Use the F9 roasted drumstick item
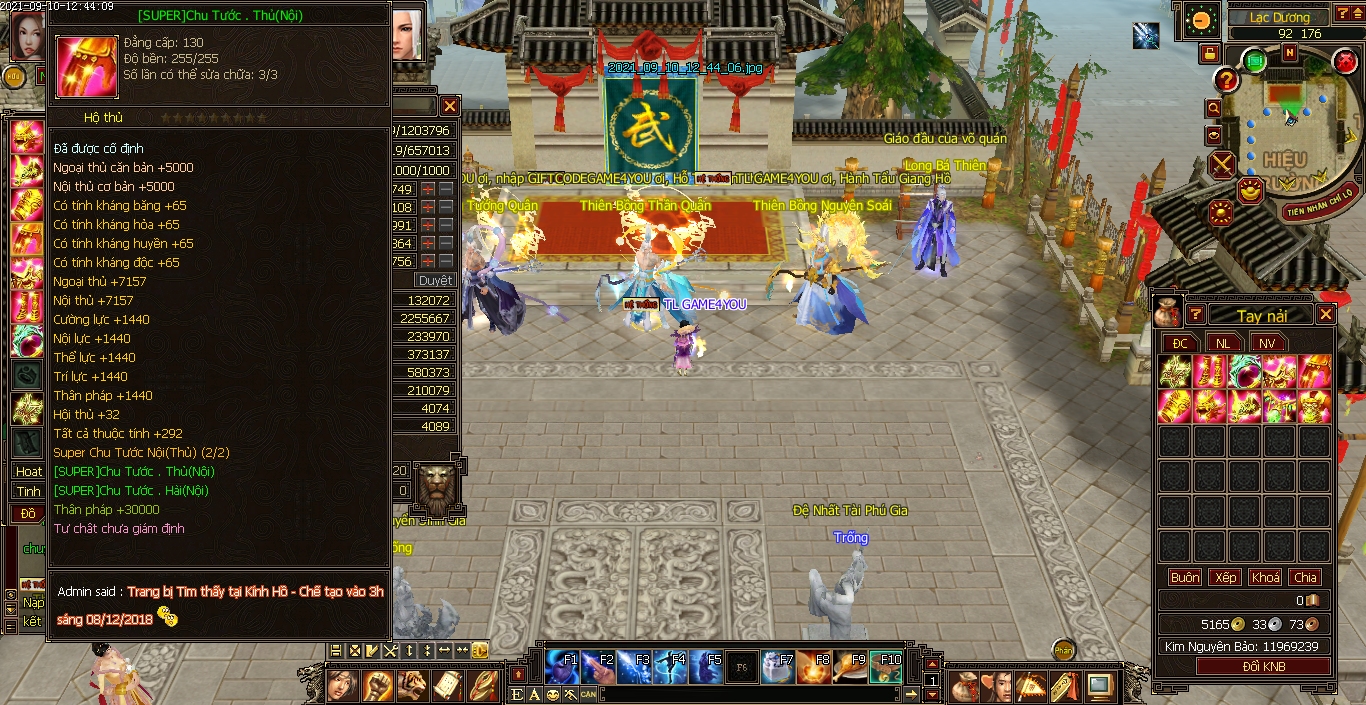1366x705 pixels. tap(850, 665)
